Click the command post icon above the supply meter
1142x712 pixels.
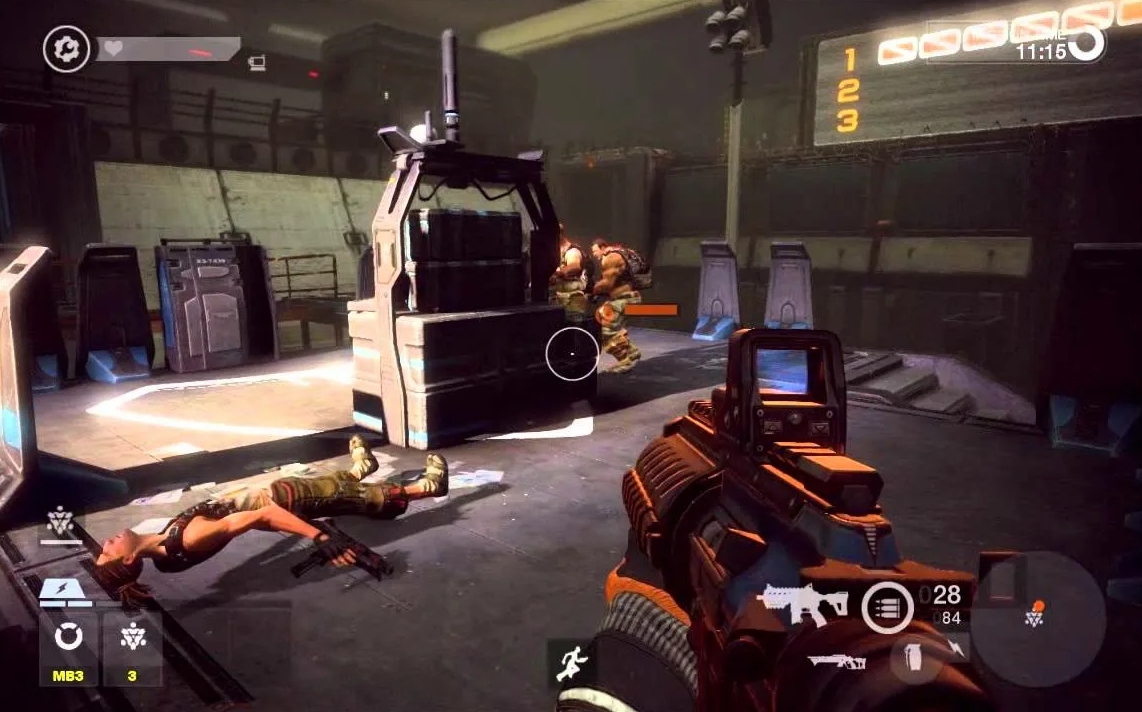tap(60, 521)
